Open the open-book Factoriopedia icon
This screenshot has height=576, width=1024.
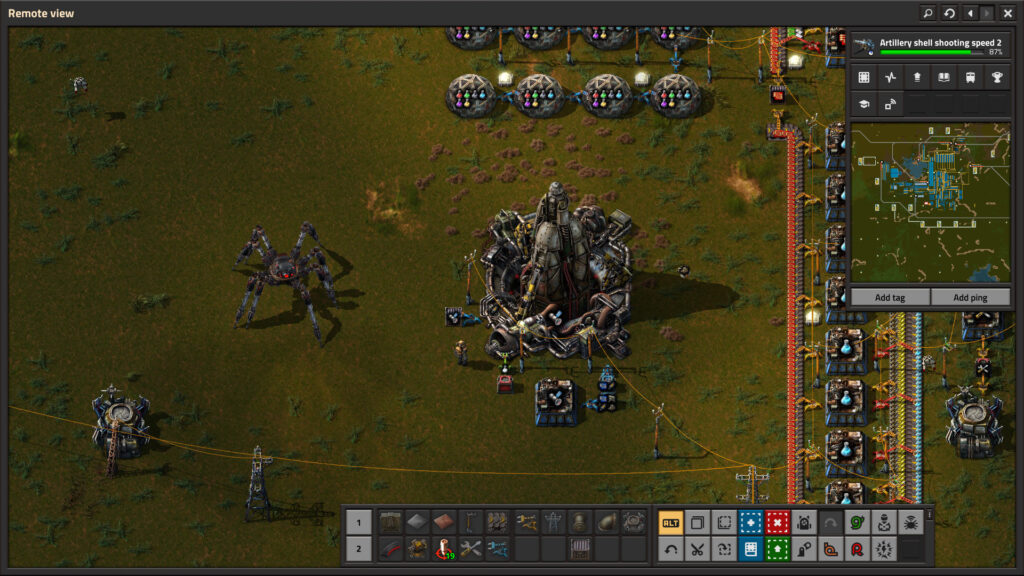943,77
